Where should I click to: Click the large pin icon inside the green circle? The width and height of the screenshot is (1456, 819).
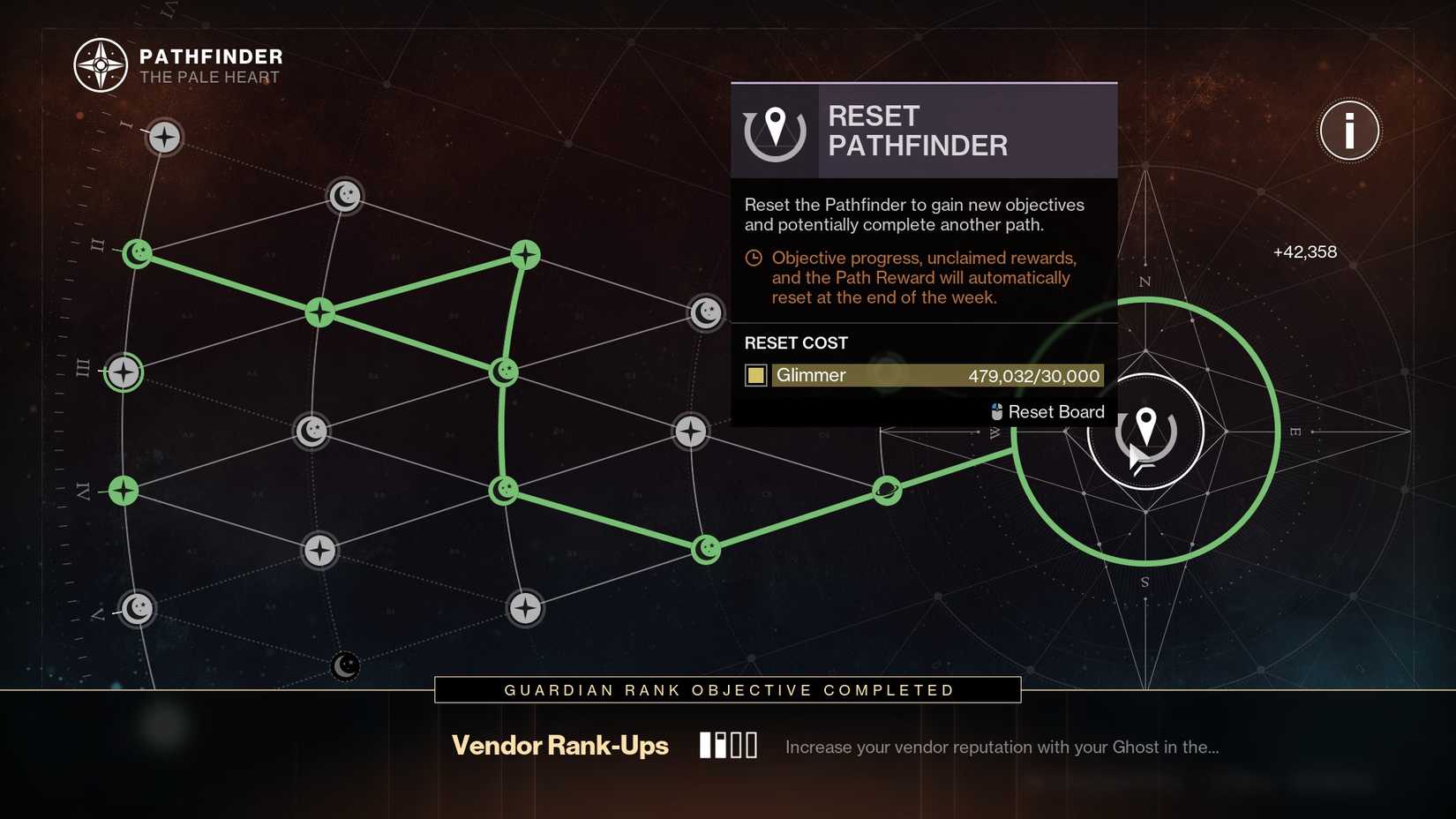tap(1145, 432)
